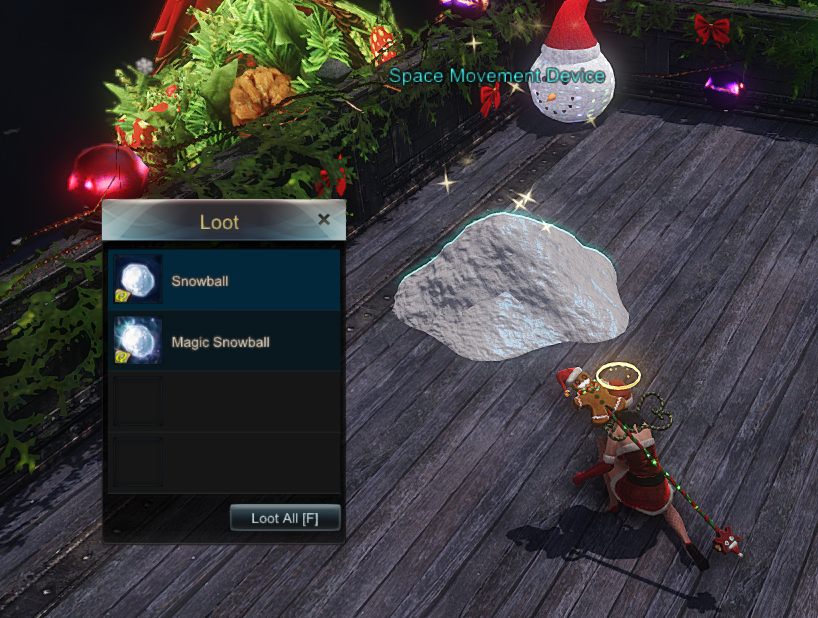Select the Snowball loot row
The height and width of the screenshot is (618, 818).
pos(224,281)
